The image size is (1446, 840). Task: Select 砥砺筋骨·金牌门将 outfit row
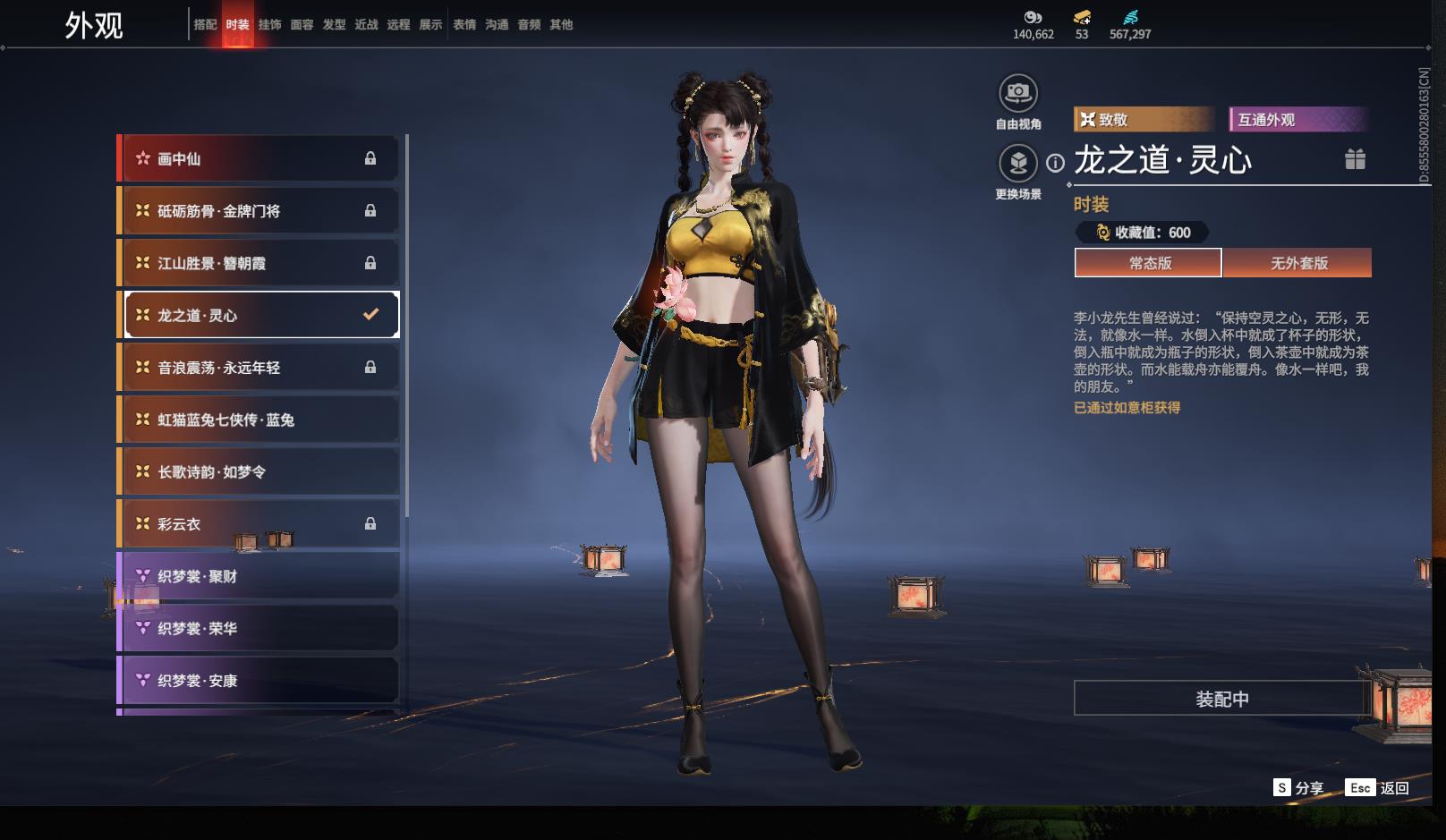[259, 211]
